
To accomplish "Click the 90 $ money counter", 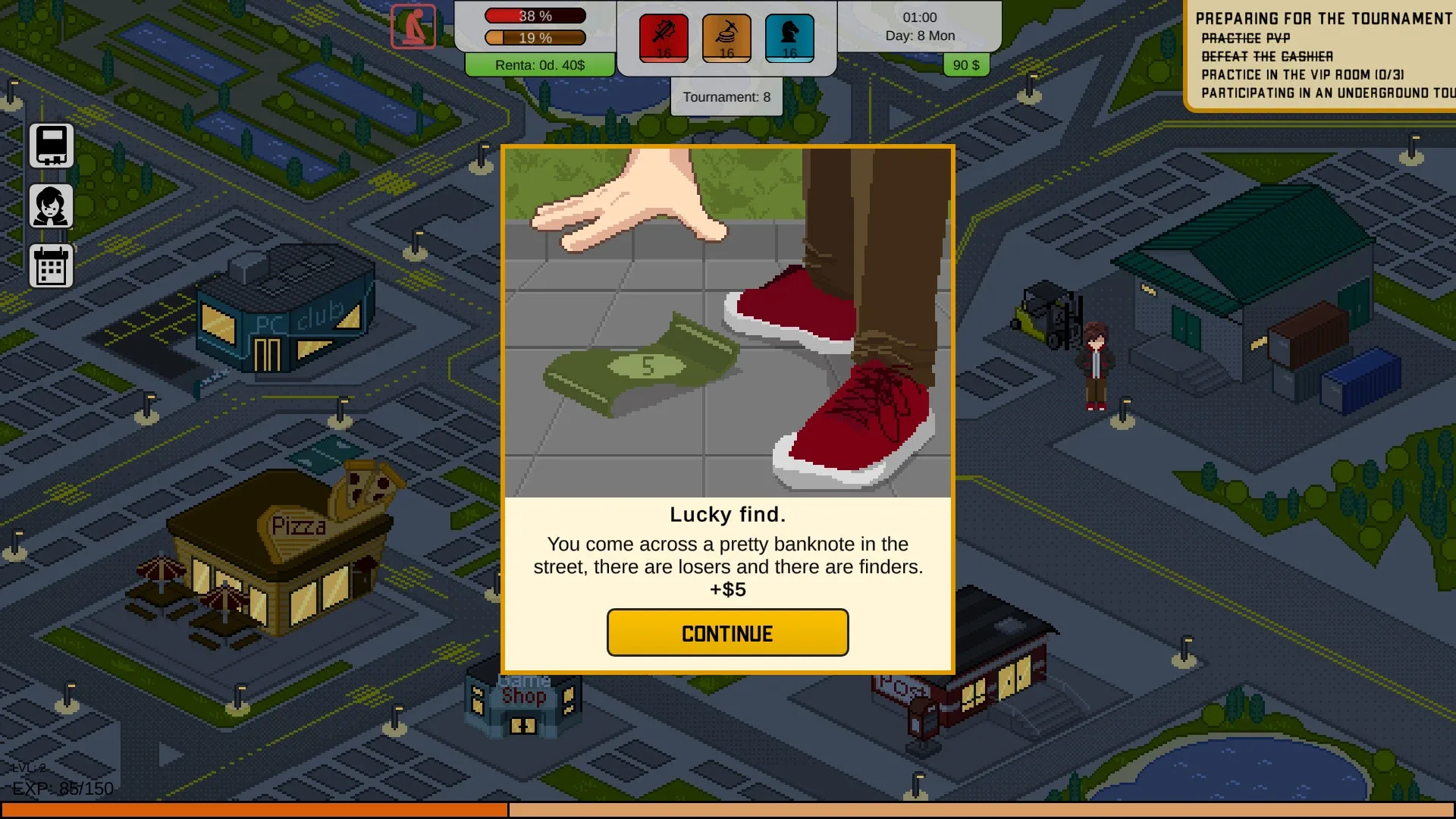I will click(x=965, y=65).
